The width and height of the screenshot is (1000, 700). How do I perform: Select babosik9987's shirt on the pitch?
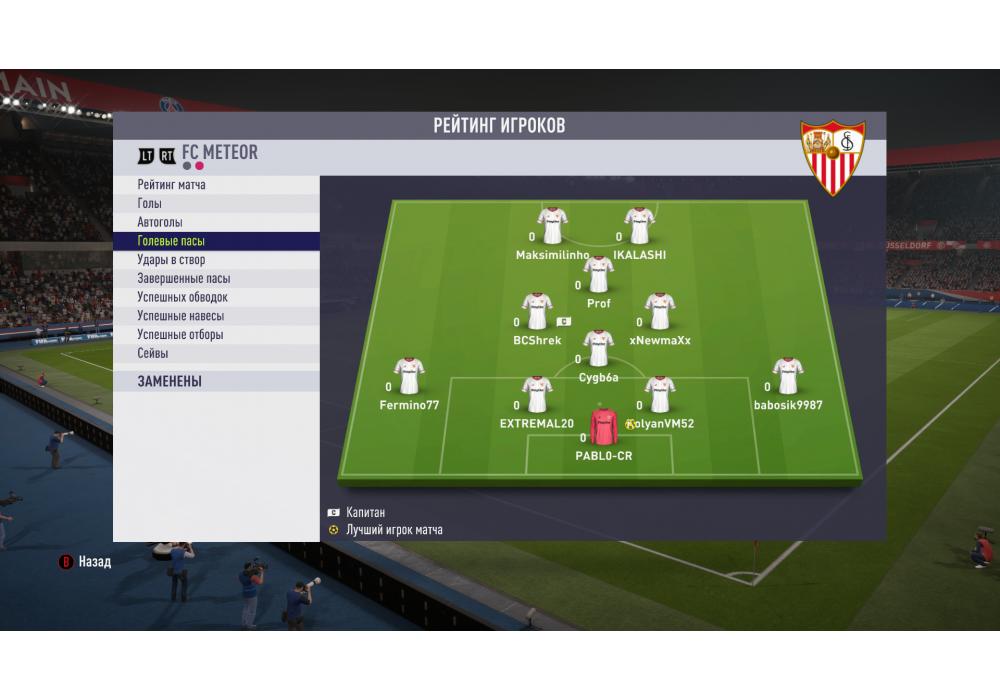(x=788, y=377)
